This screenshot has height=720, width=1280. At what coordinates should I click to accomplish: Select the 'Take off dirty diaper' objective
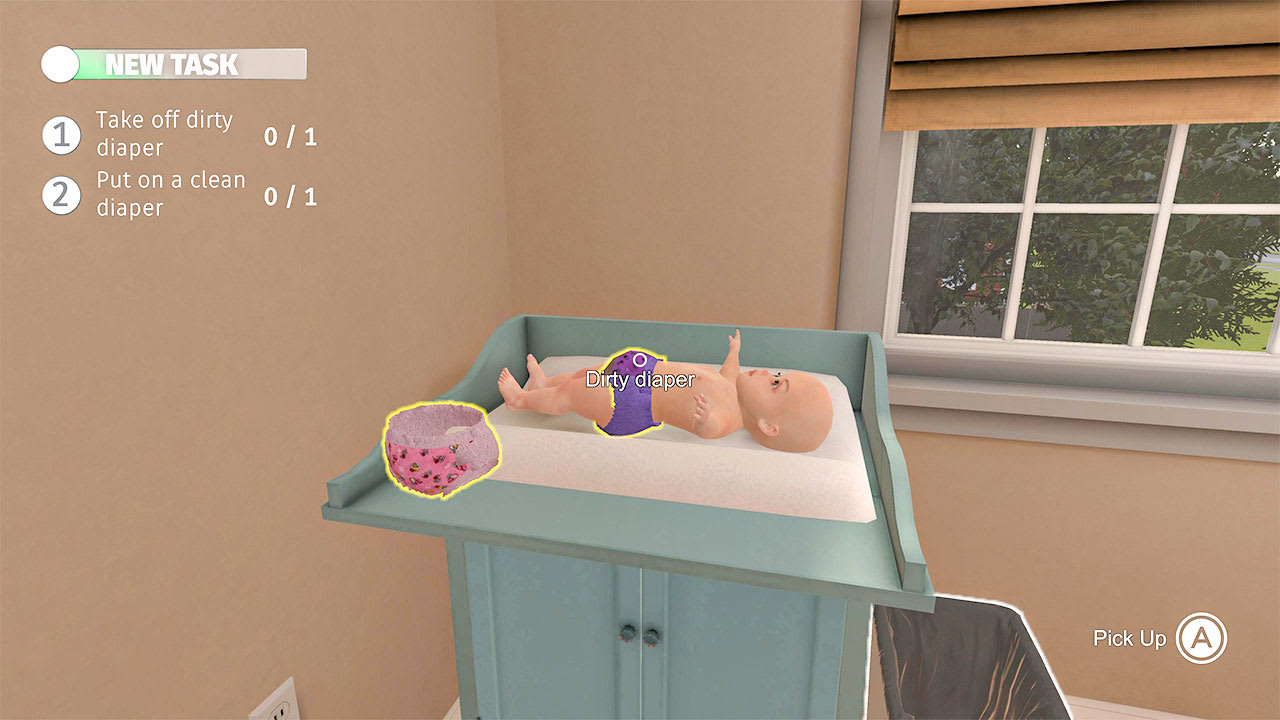click(x=162, y=134)
